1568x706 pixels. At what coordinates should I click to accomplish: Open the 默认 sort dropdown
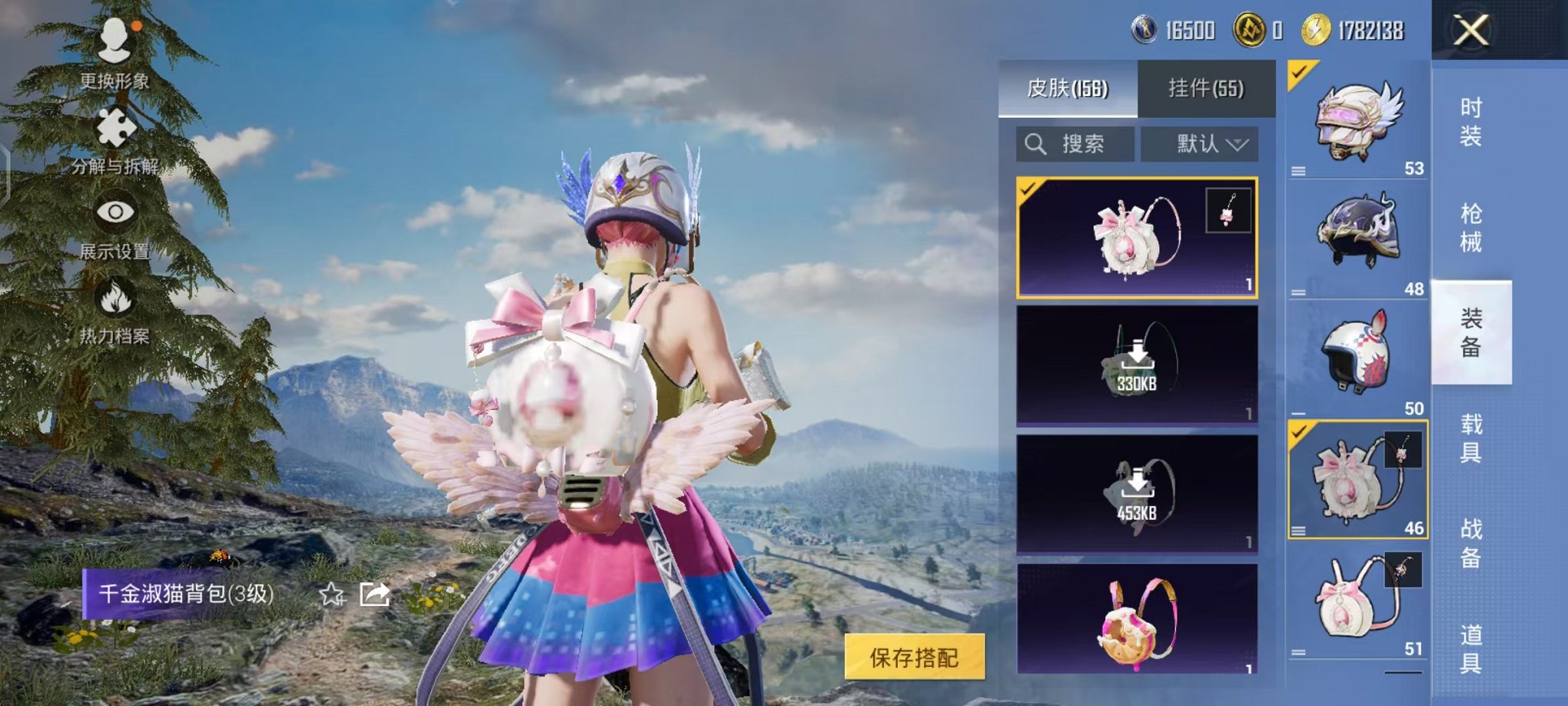(1199, 145)
